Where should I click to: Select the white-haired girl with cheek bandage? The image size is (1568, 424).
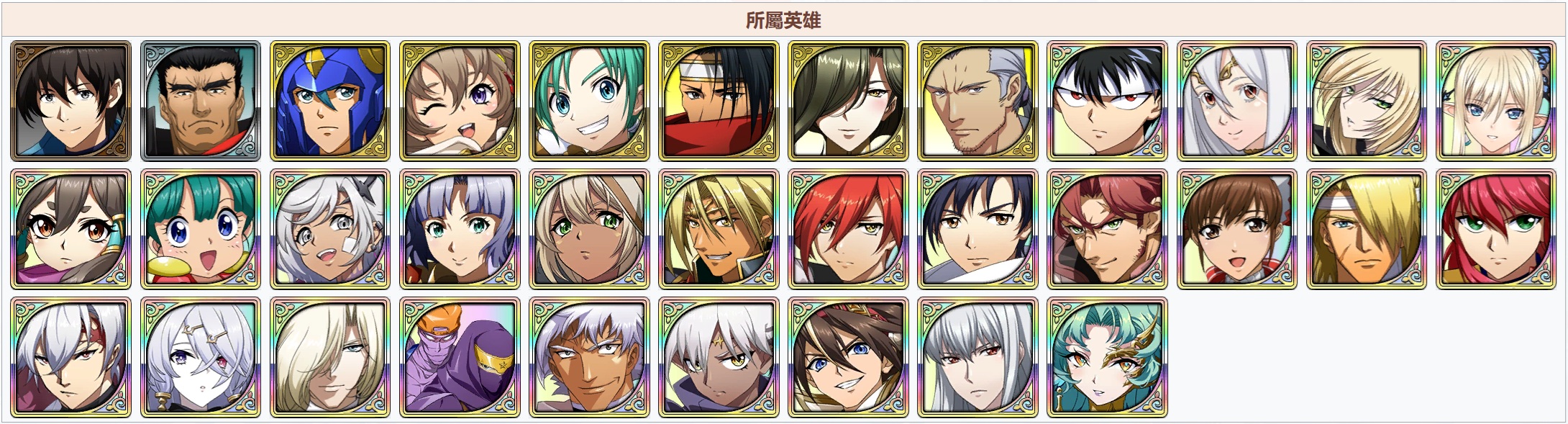coord(330,229)
